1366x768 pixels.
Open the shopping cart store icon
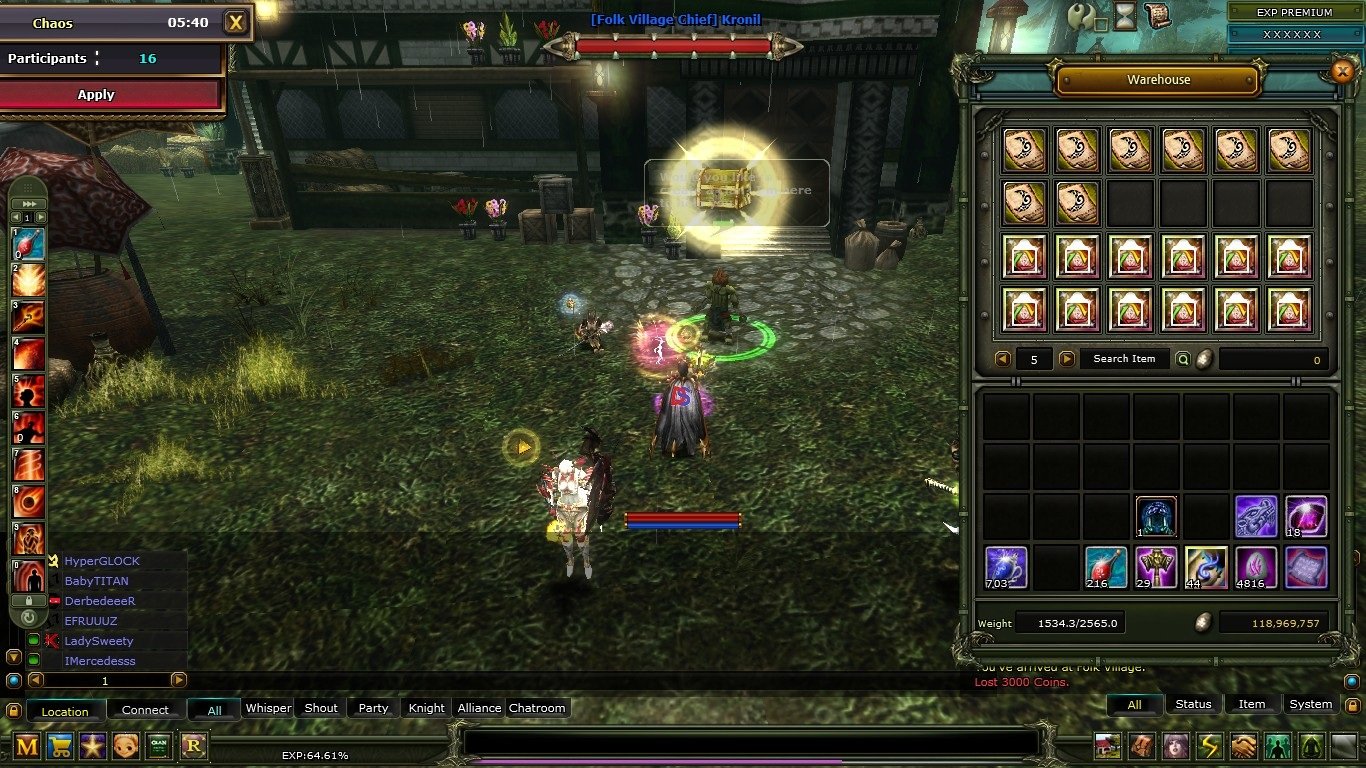point(61,745)
